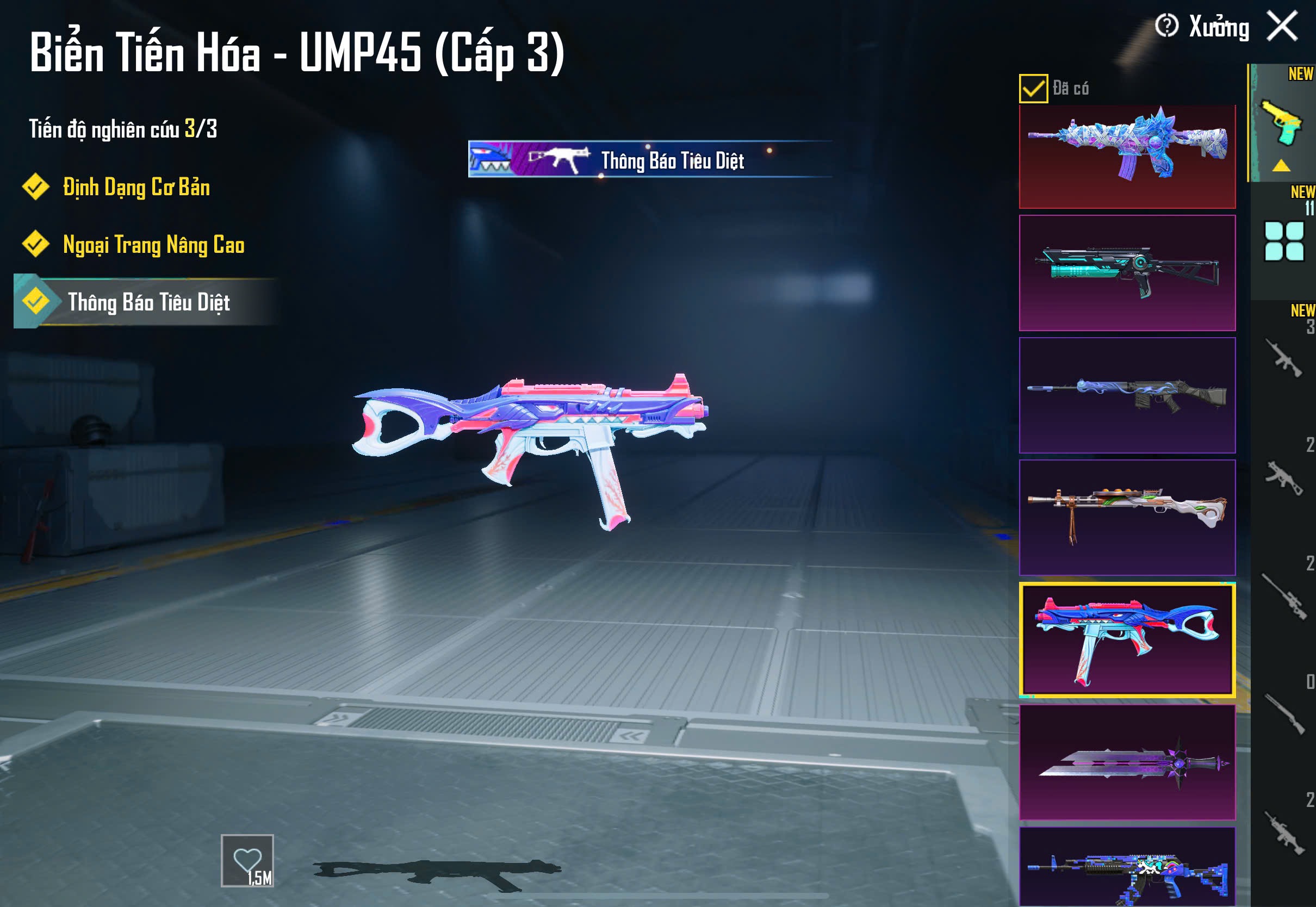The image size is (1316, 907).
Task: Select the icy purple crystal rifle skin
Action: coord(1127,156)
